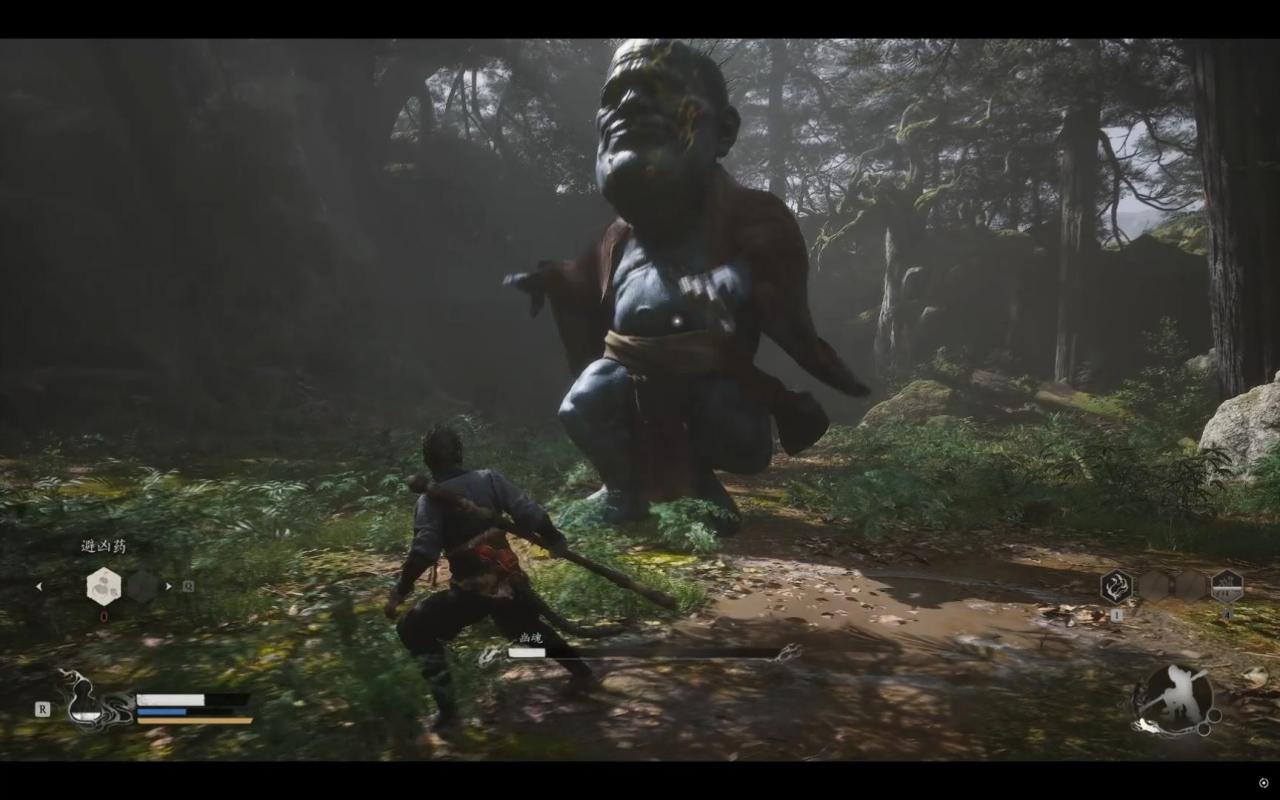Cycle items with the right arrow

[168, 587]
